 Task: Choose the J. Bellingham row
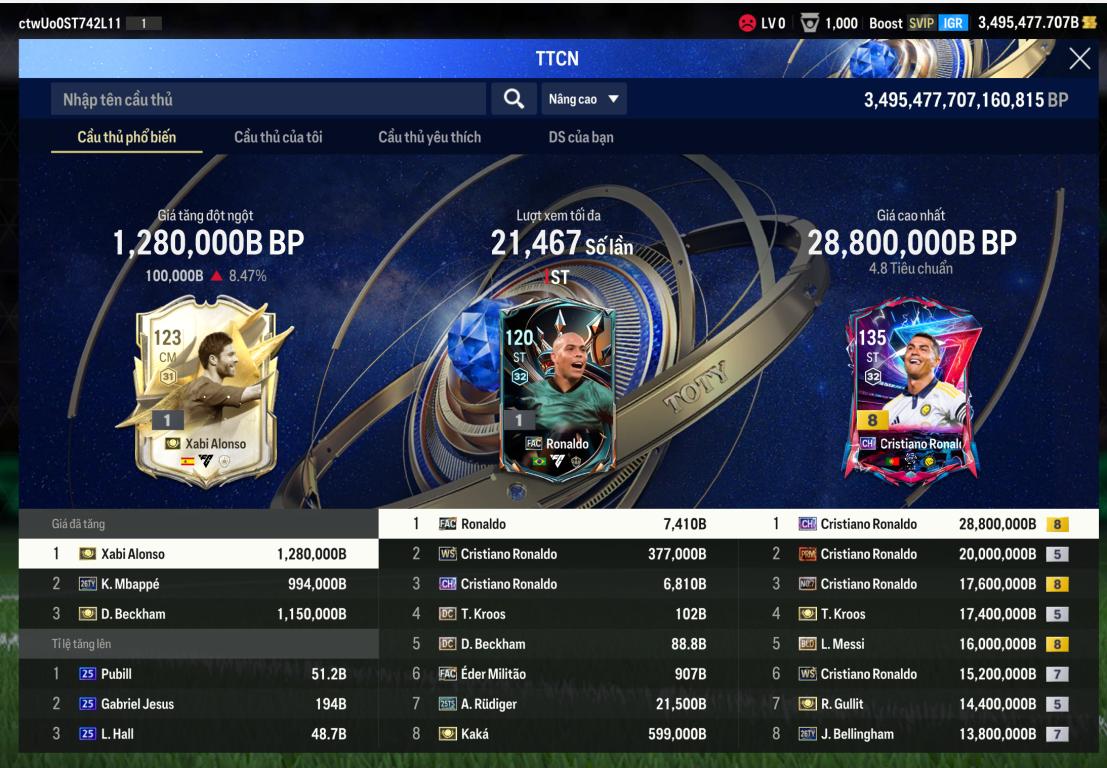pos(918,734)
